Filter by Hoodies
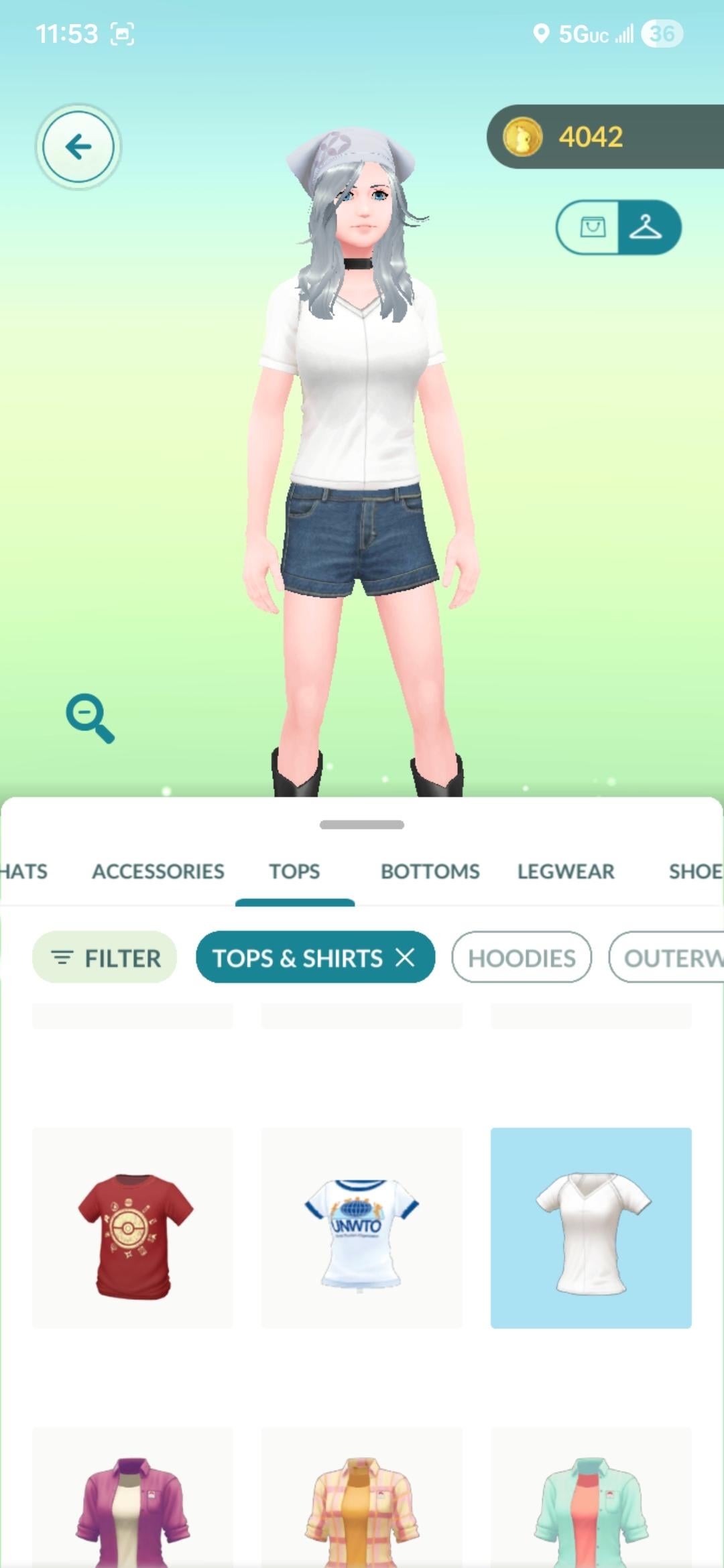724x1568 pixels. click(522, 958)
